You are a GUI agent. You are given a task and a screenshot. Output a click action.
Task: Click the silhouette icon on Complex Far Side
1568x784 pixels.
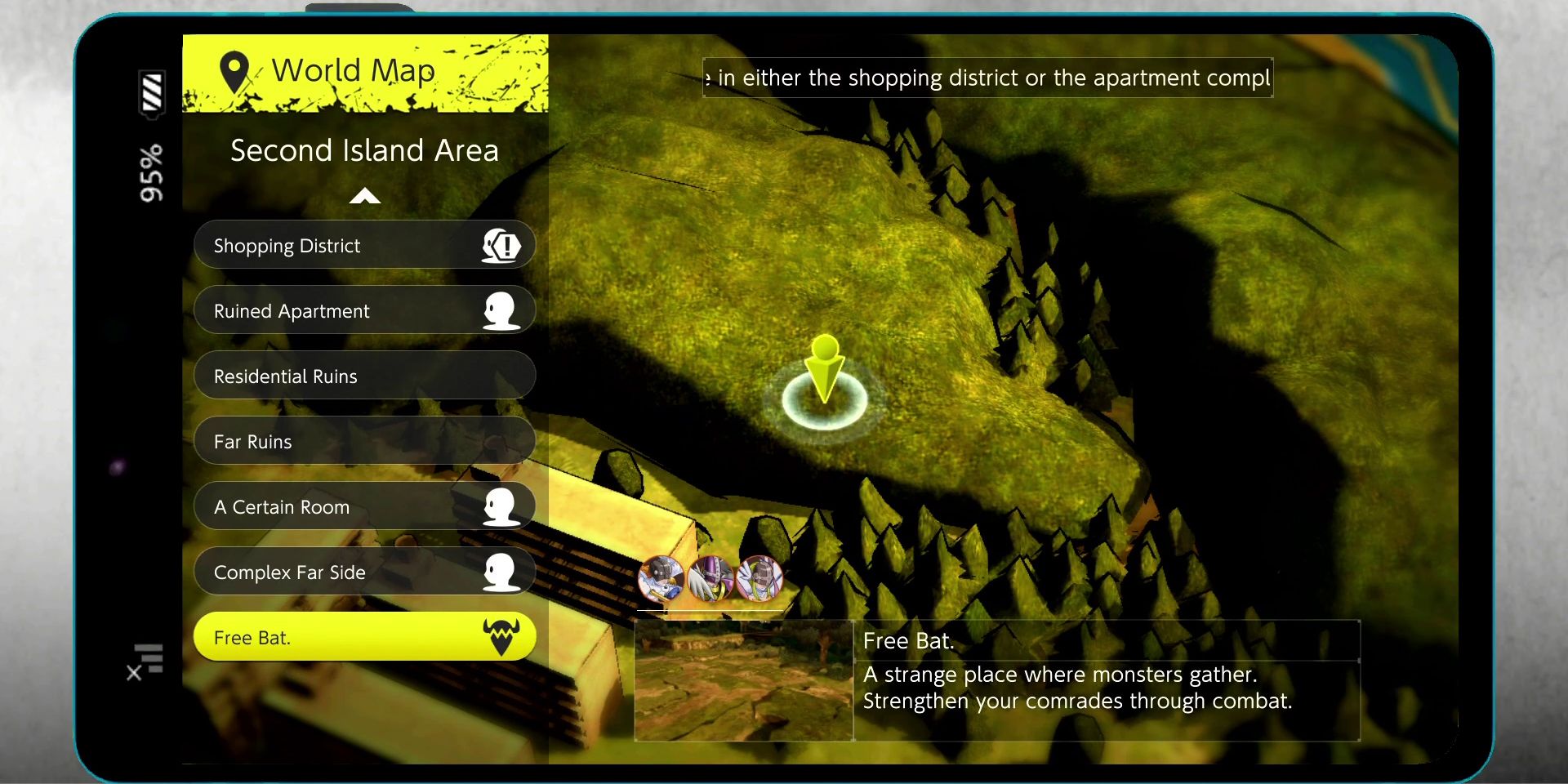(x=501, y=571)
